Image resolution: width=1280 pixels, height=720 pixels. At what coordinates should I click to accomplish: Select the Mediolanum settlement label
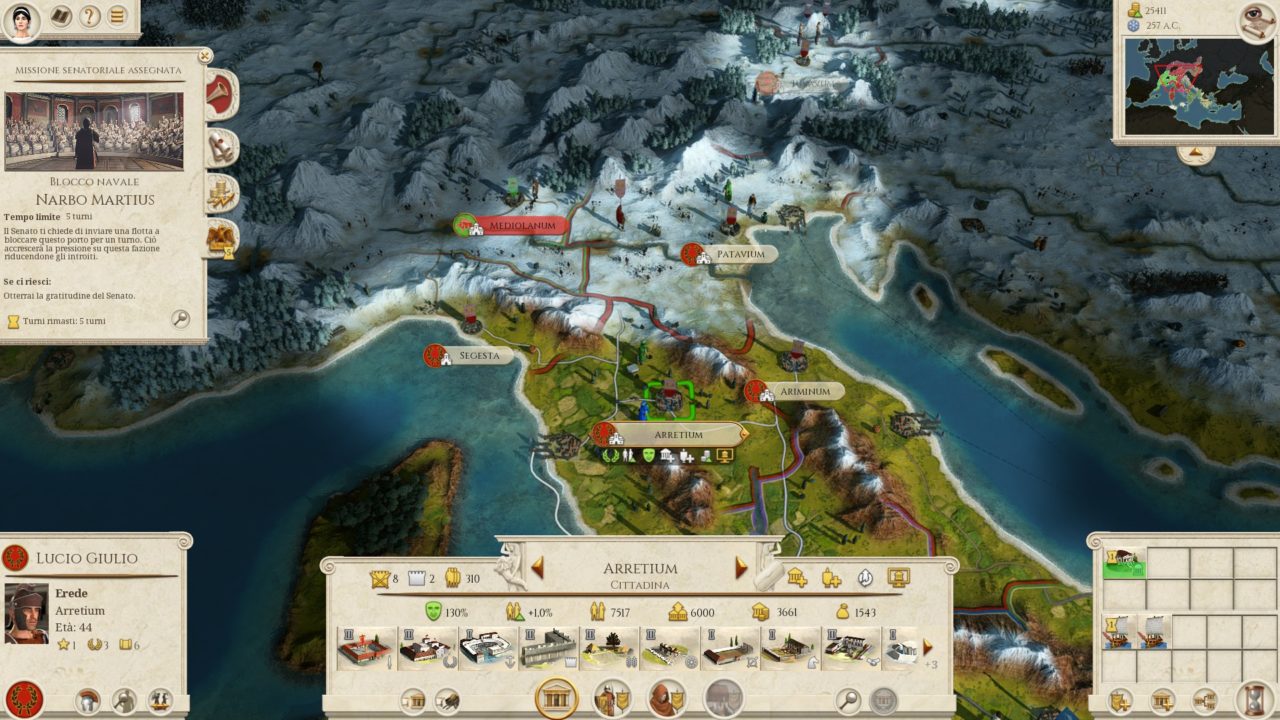519,226
